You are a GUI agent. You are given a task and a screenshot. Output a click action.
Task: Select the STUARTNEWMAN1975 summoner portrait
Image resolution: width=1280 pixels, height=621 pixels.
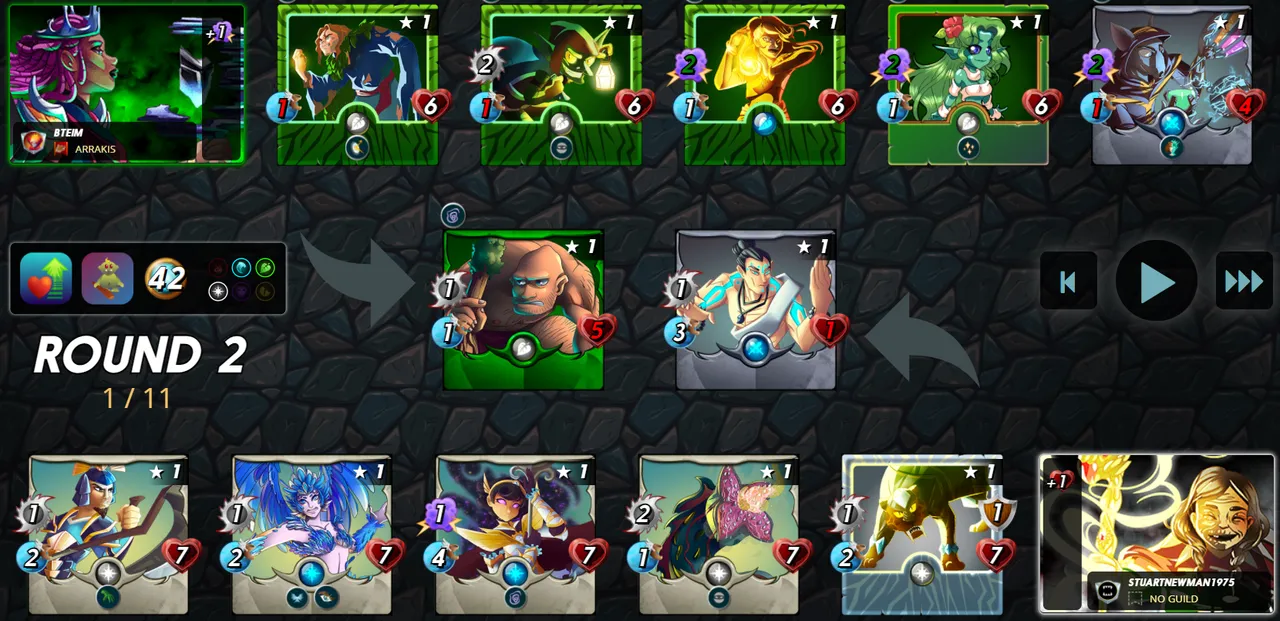click(x=1157, y=533)
